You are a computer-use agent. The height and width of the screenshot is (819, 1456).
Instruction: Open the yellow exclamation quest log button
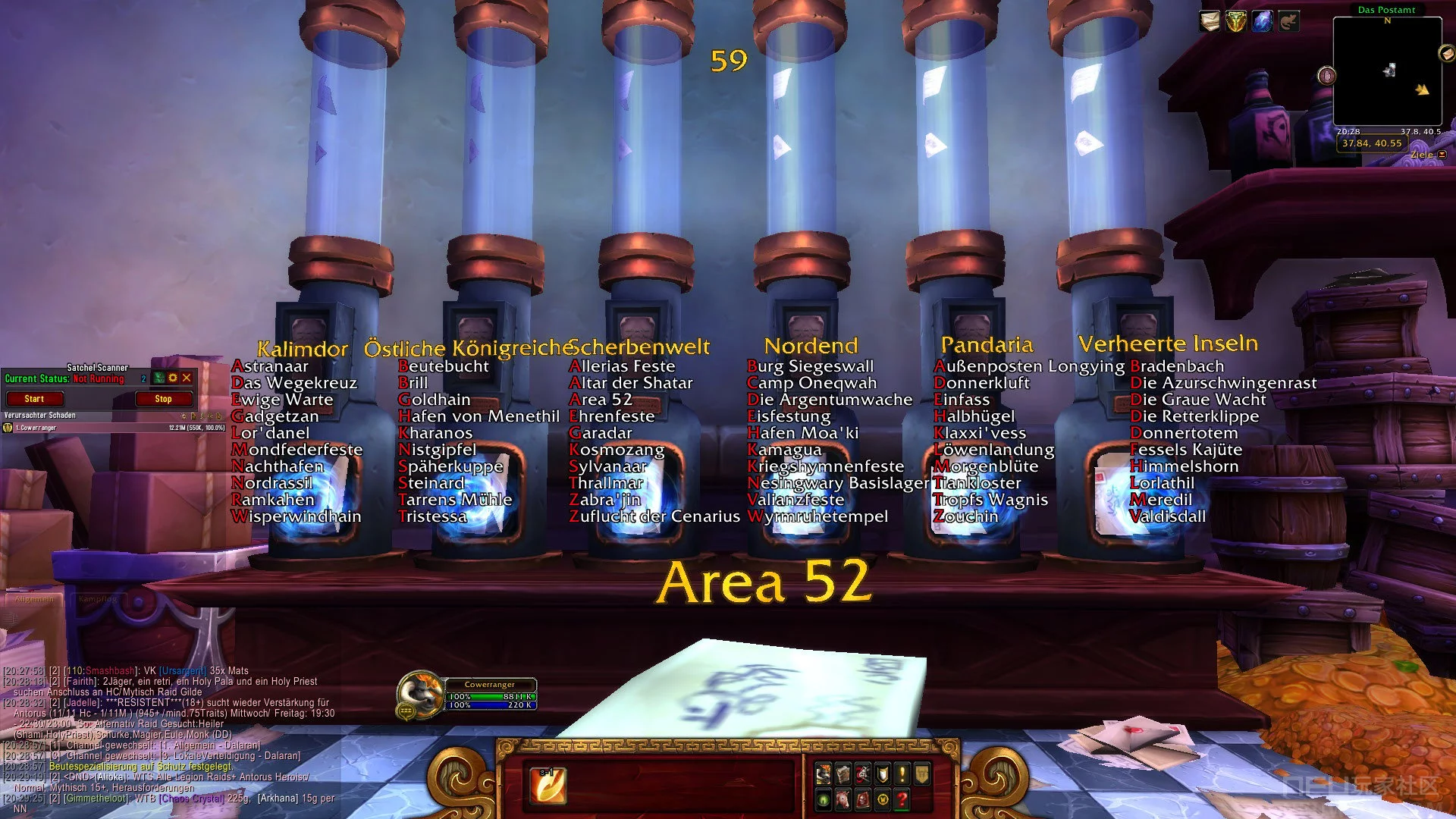902,774
